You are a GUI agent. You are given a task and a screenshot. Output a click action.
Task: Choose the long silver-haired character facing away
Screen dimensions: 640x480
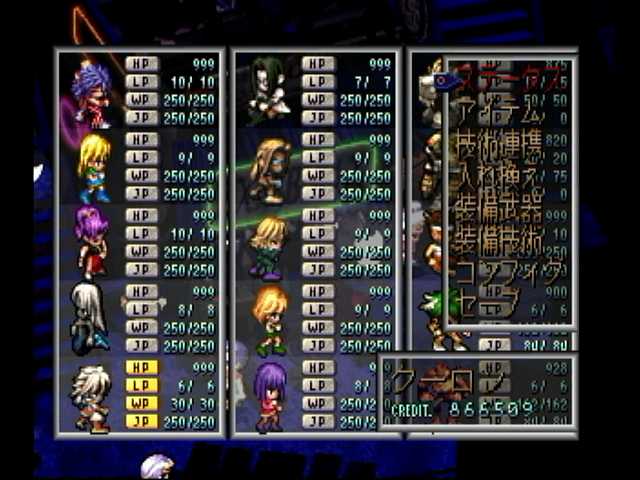click(x=88, y=317)
